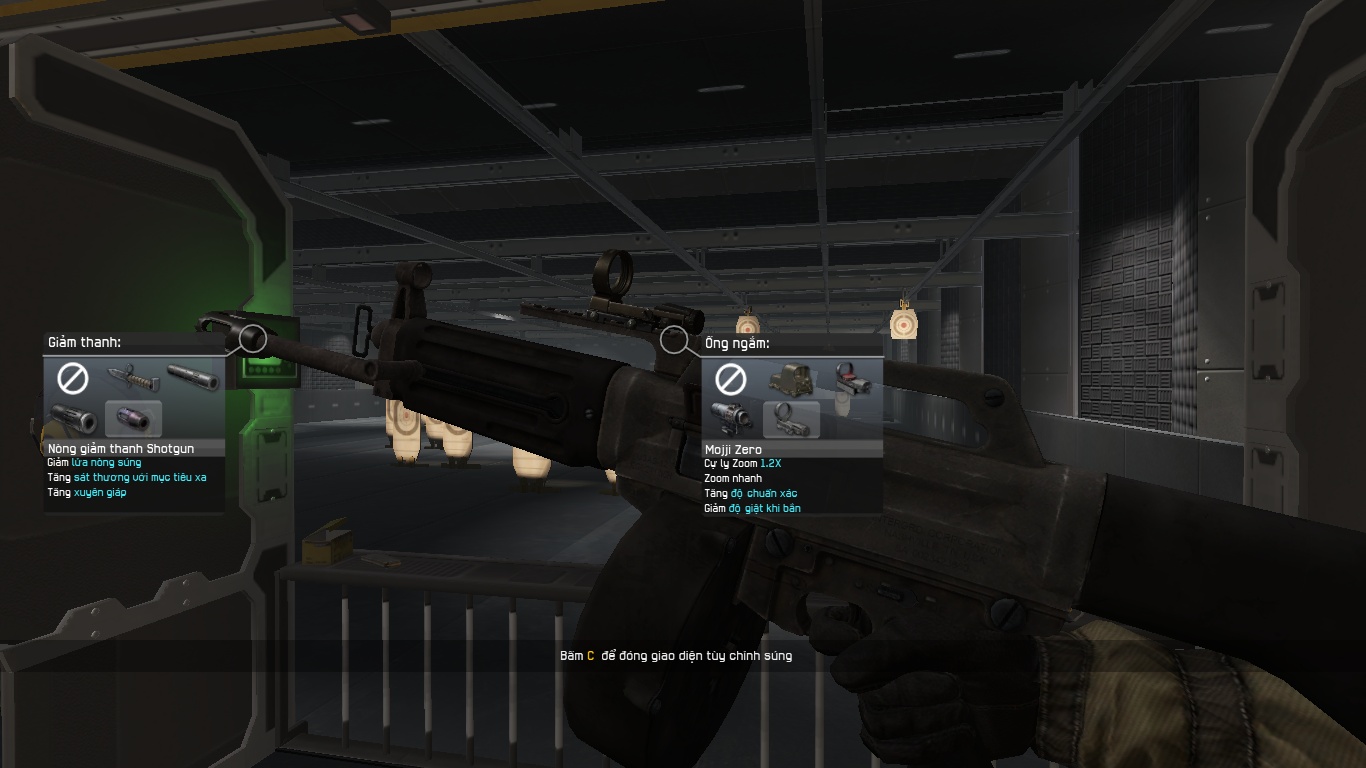Screen dimensions: 1366x768
Task: Click the scope attachment point circle on the rail
Action: pyautogui.click(x=674, y=340)
